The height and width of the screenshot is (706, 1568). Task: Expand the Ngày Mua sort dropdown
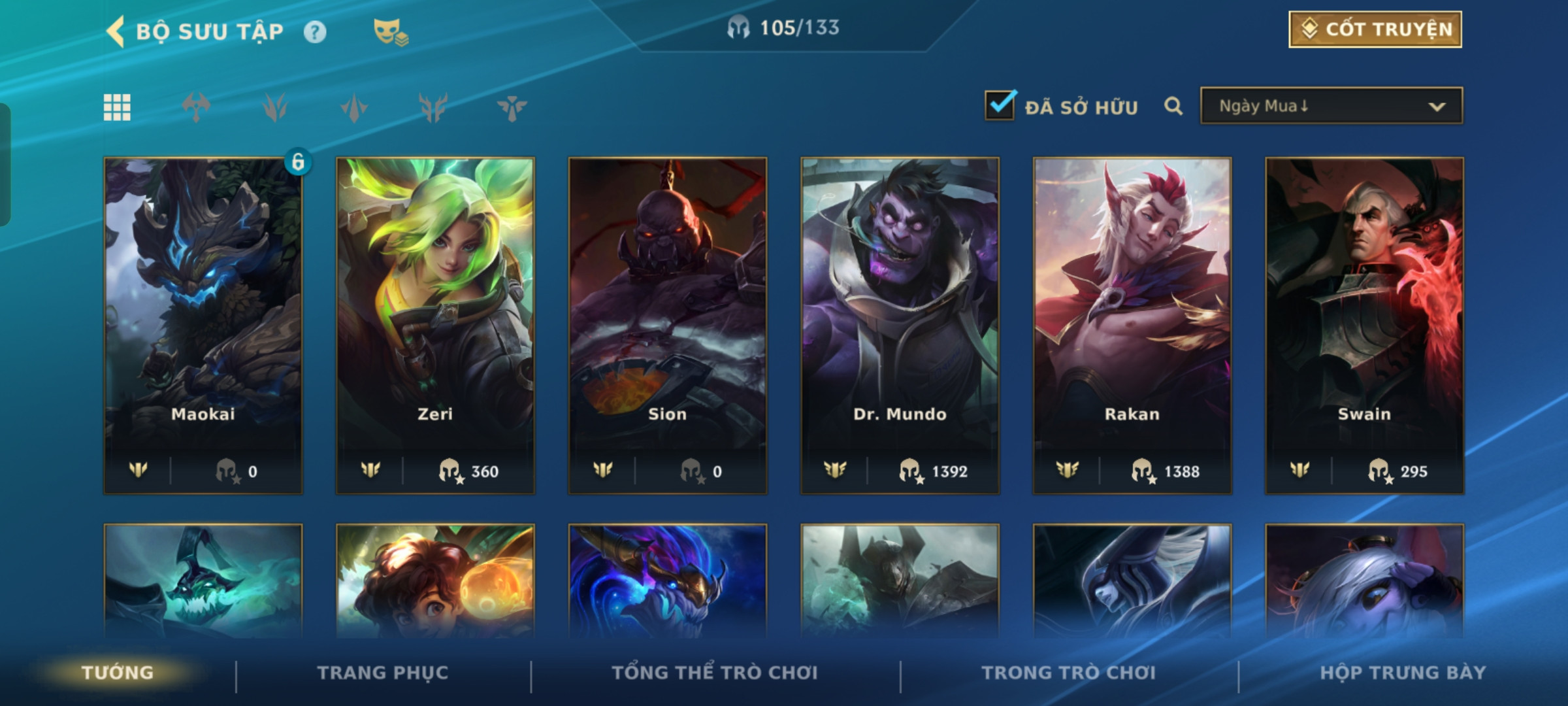(x=1331, y=106)
